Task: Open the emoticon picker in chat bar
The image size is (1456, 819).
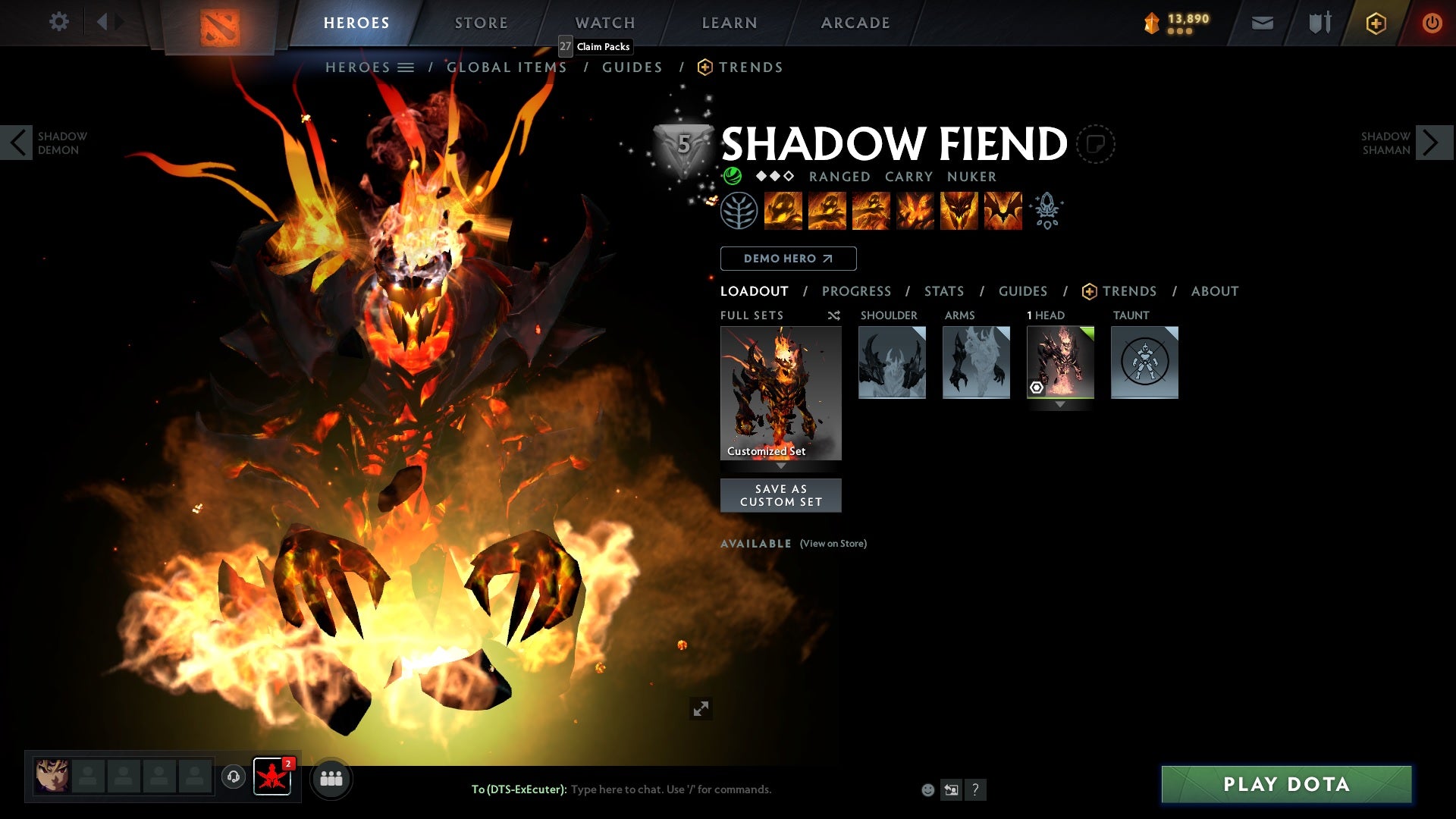Action: 927,789
